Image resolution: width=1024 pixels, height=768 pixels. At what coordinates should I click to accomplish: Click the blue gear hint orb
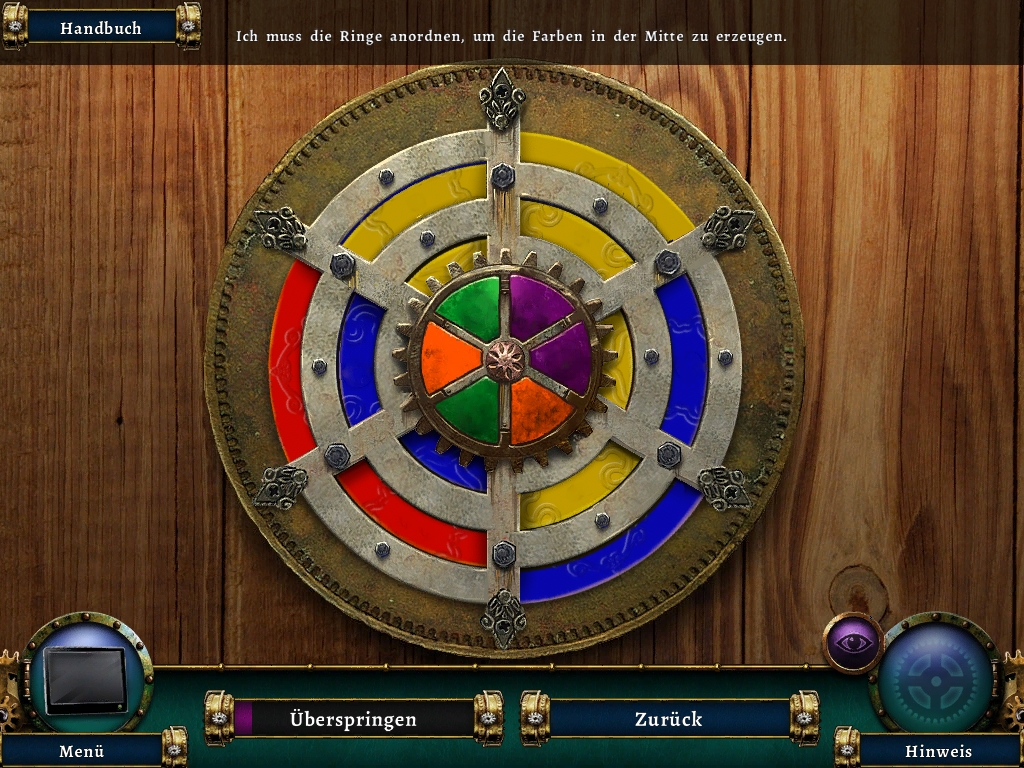click(936, 679)
